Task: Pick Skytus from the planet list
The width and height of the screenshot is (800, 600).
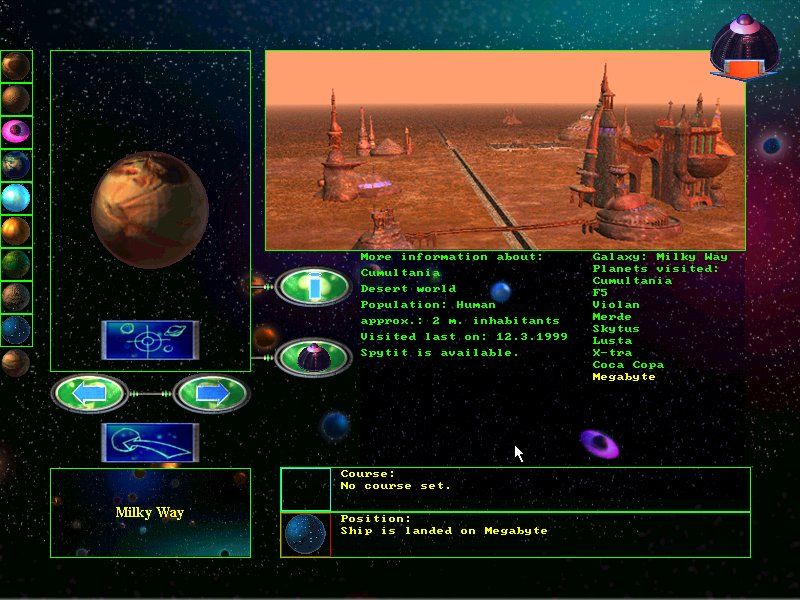Action: click(x=615, y=329)
